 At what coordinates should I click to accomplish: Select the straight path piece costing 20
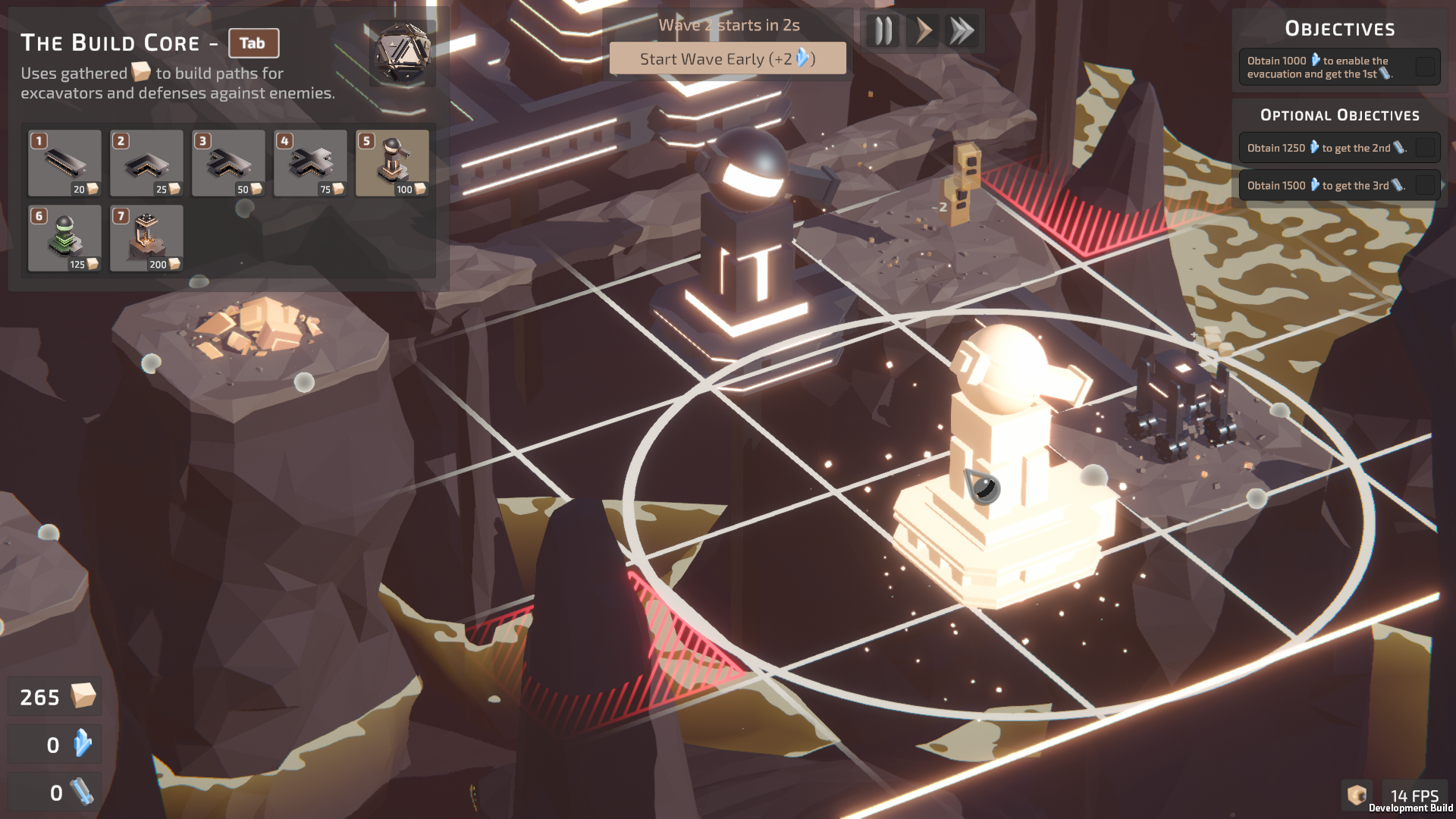64,163
